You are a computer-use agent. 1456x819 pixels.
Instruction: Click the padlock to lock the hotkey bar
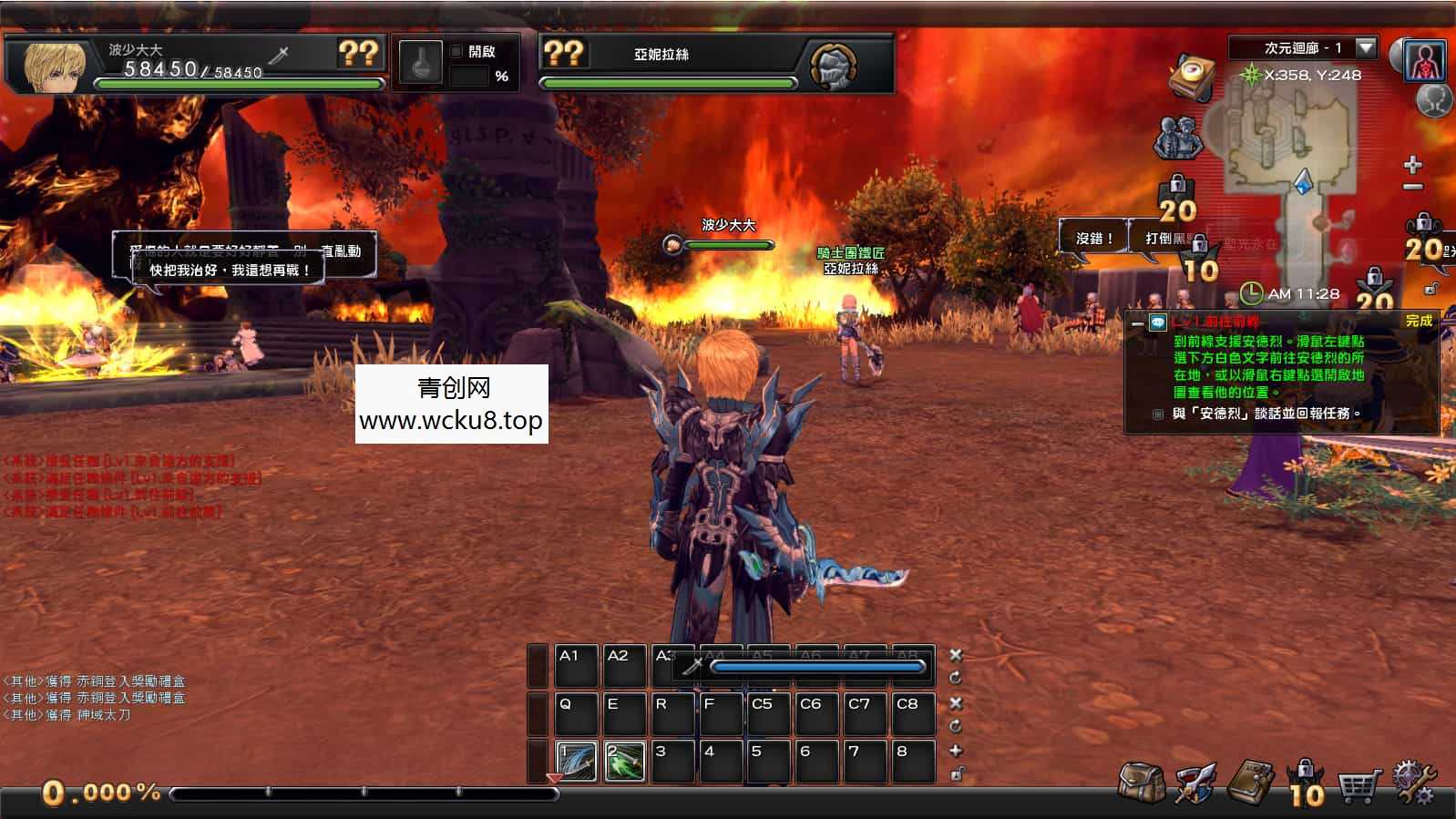[x=956, y=773]
